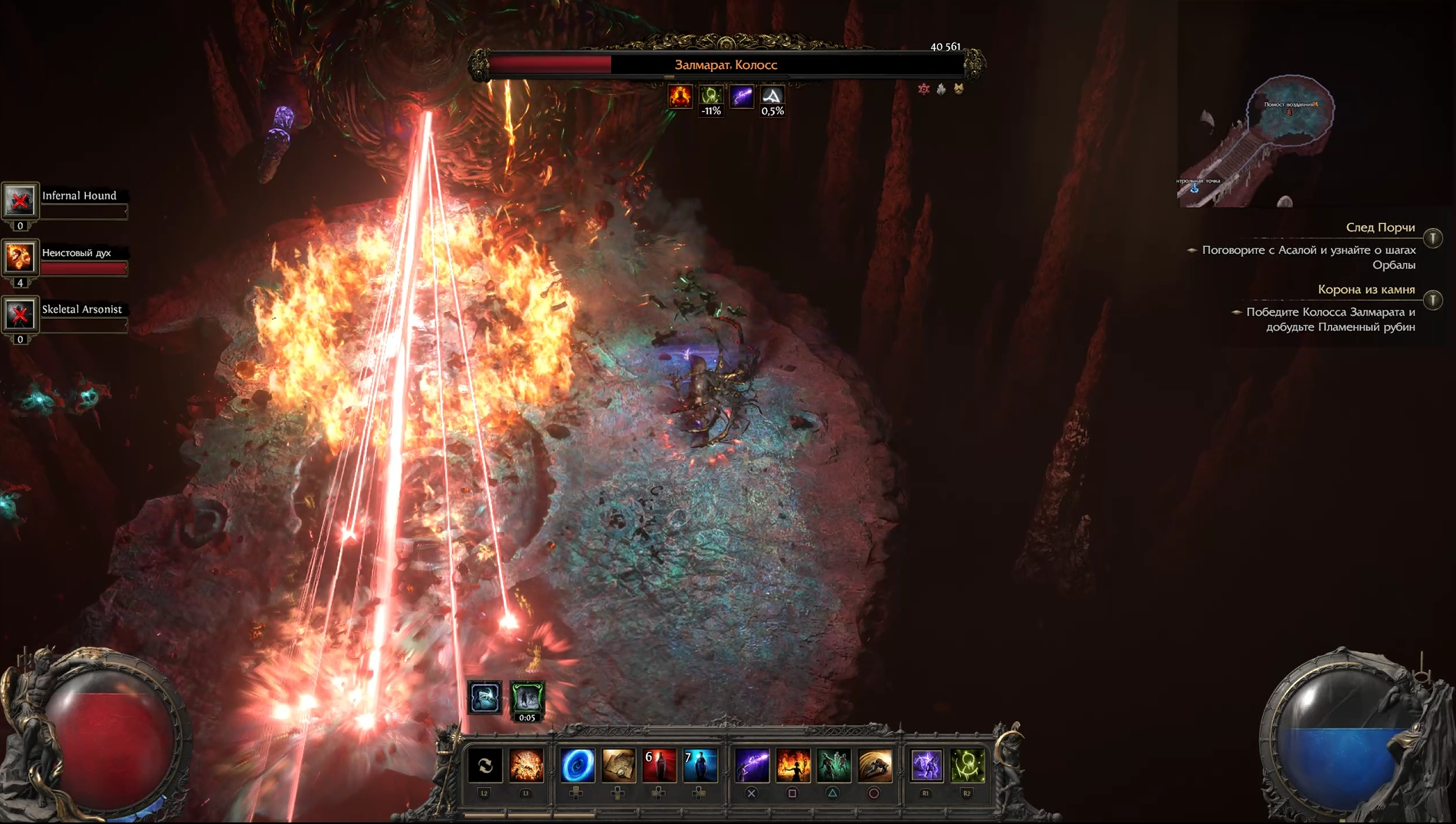This screenshot has height=824, width=1456.
Task: Drink the red life flask
Action: [x=659, y=765]
